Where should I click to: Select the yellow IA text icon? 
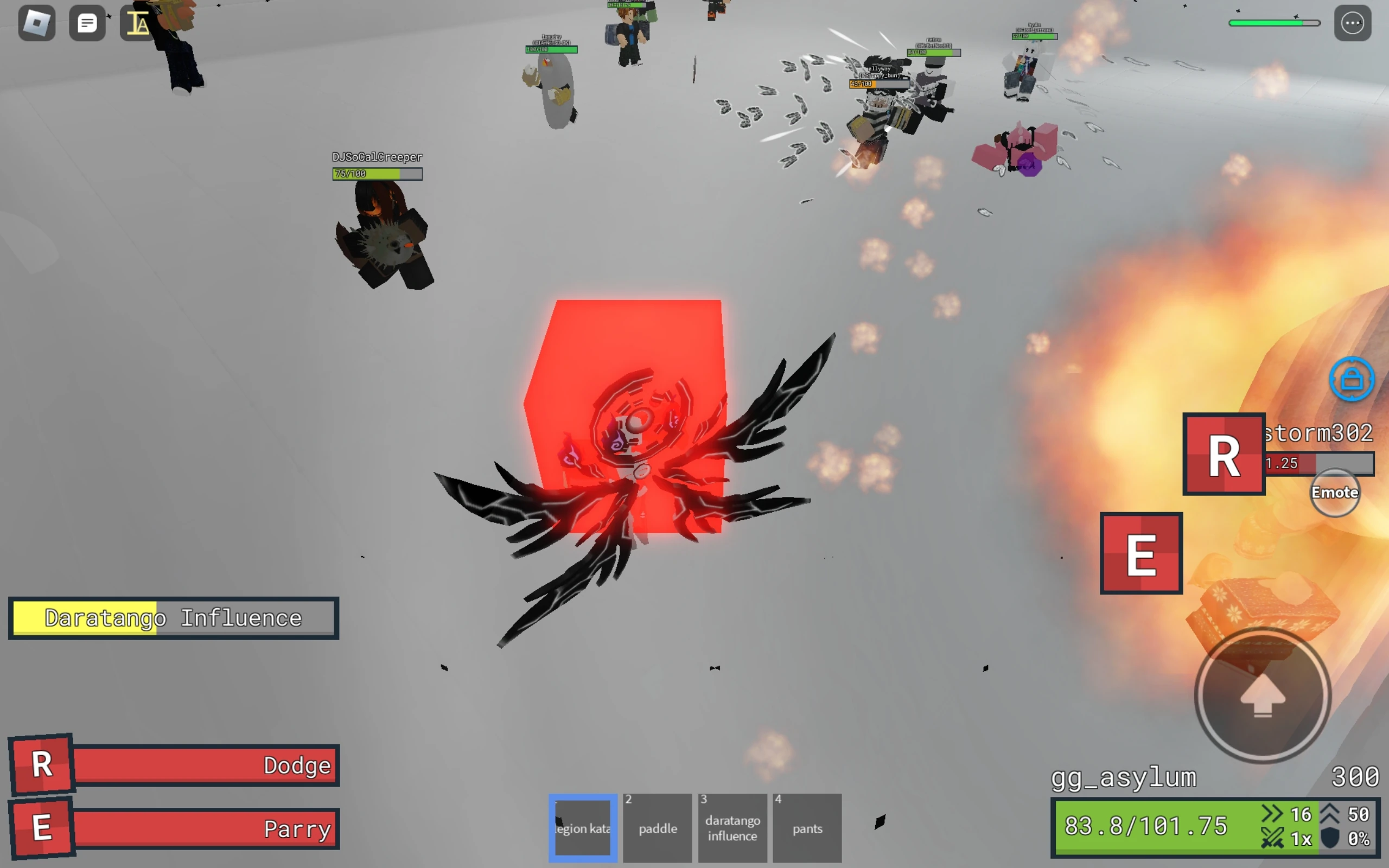pyautogui.click(x=137, y=24)
